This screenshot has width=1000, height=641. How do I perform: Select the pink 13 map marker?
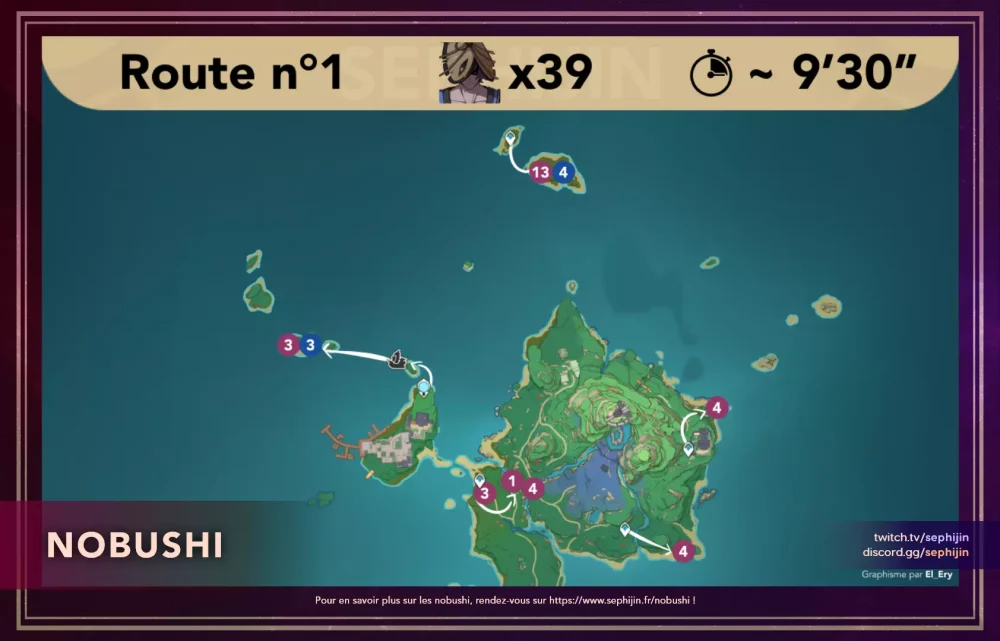[x=541, y=172]
